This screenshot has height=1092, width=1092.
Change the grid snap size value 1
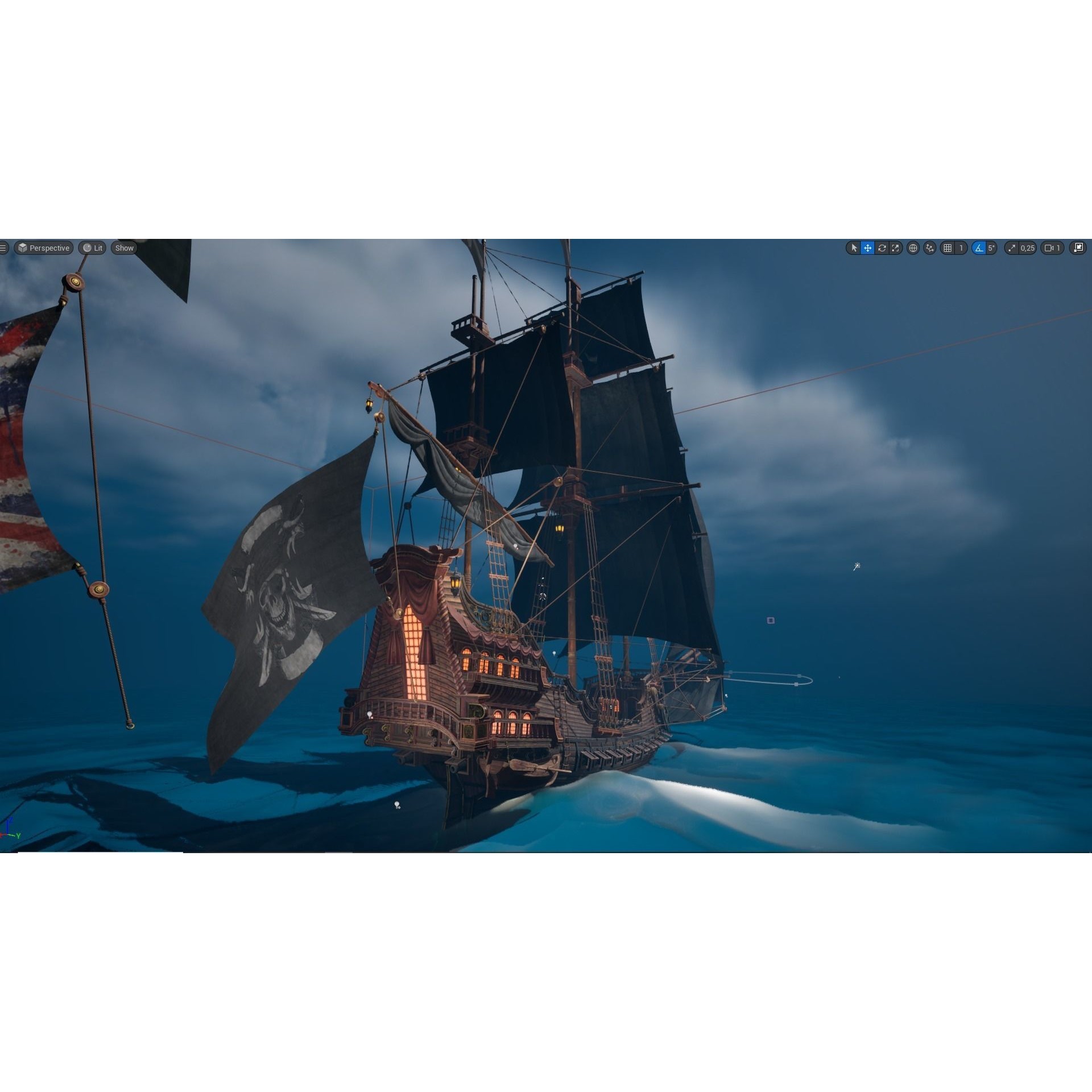[x=961, y=248]
